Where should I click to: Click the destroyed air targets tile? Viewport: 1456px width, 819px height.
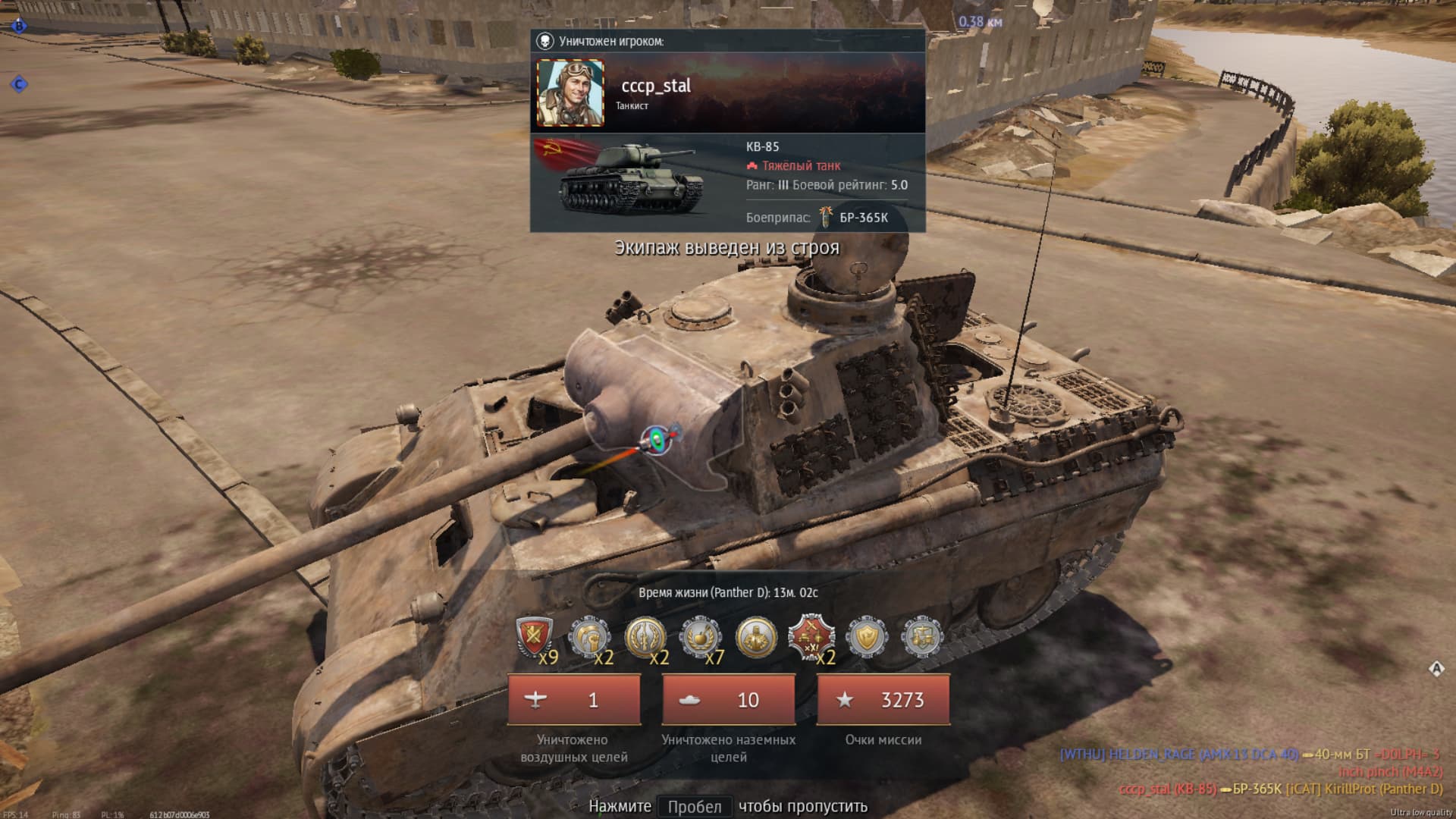(x=574, y=700)
